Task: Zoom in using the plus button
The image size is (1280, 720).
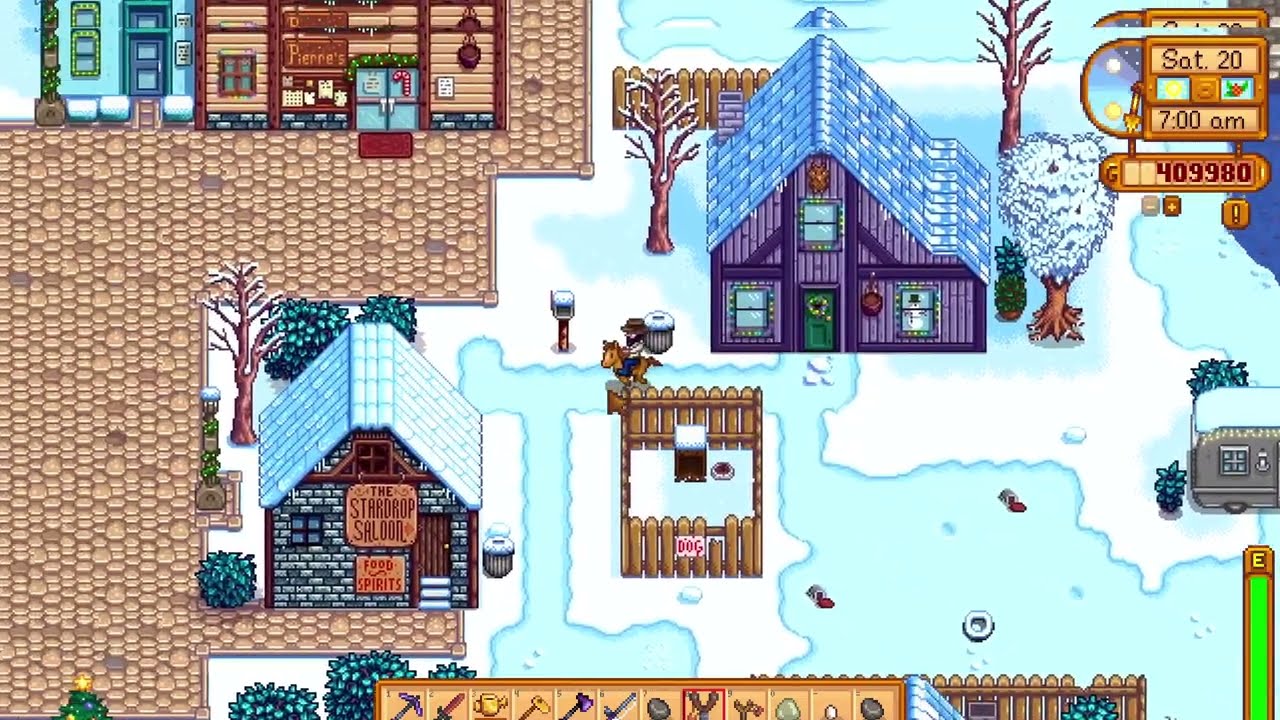Action: (1170, 207)
